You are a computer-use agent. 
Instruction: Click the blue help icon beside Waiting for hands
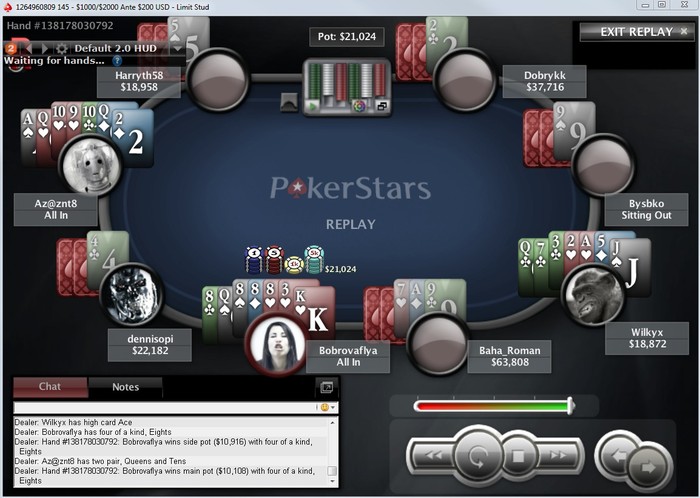point(117,61)
